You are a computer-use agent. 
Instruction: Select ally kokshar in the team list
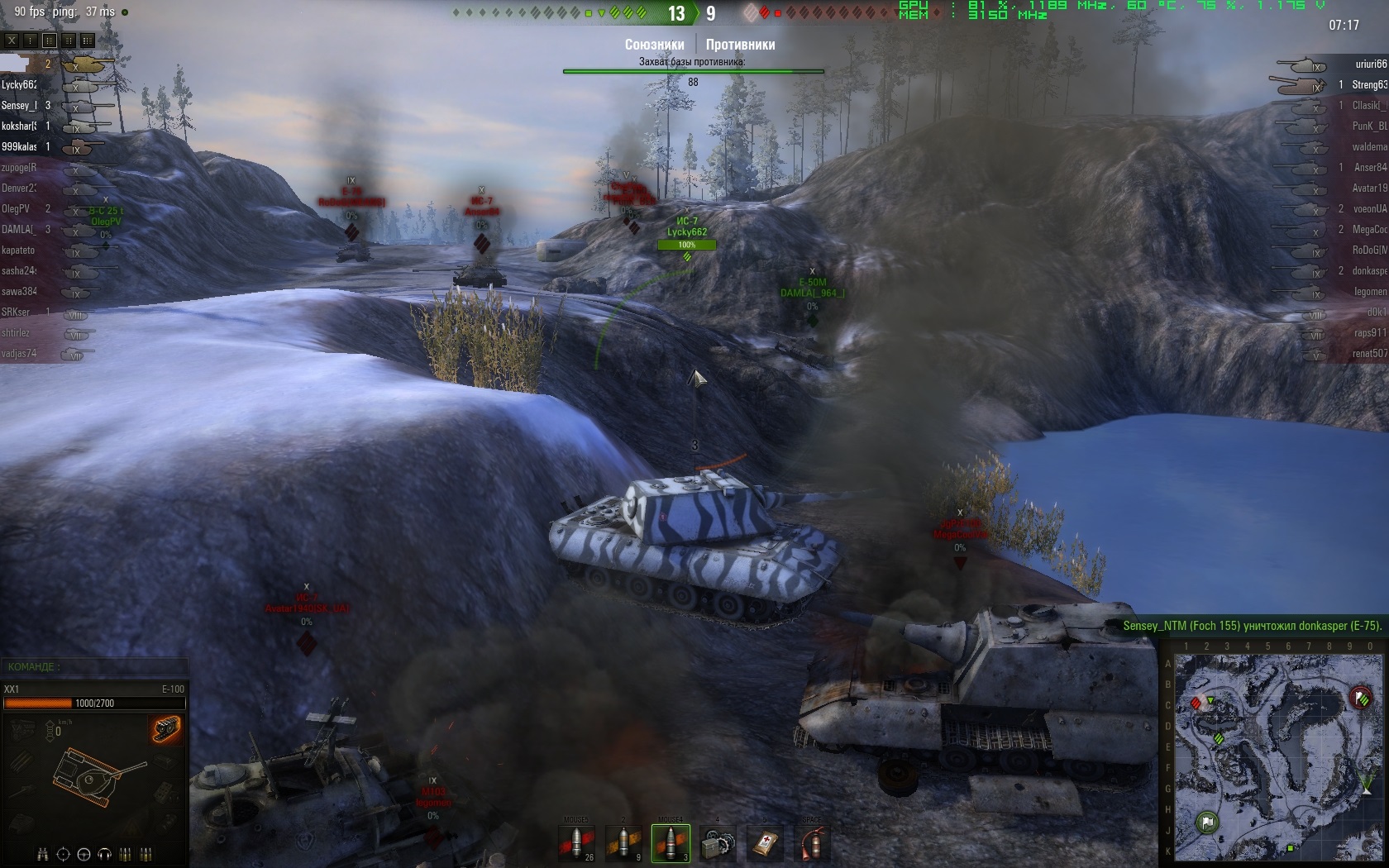(19, 126)
